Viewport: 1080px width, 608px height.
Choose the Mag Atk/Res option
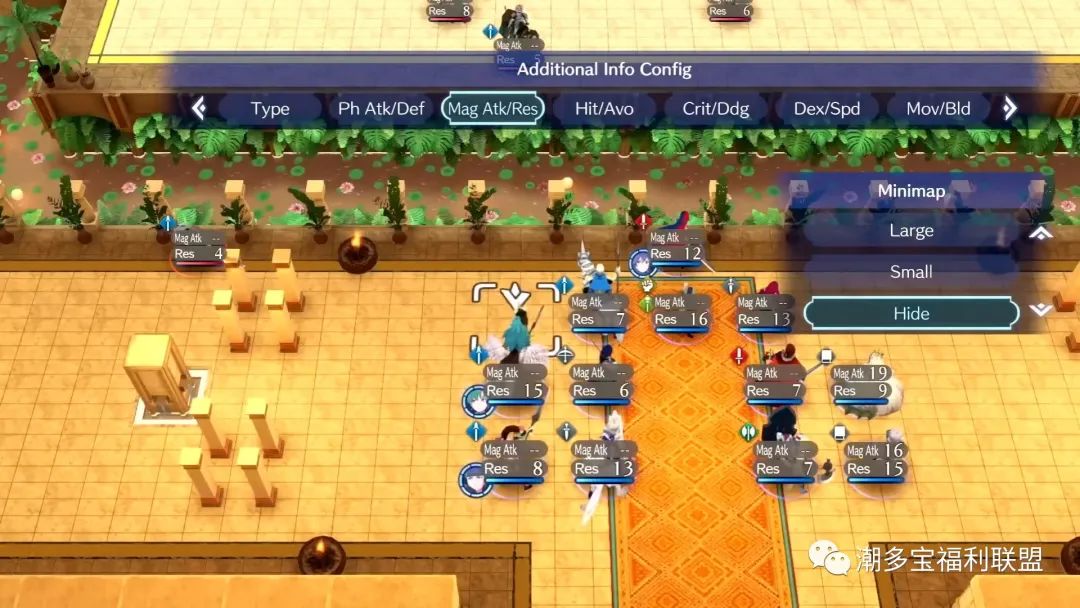(x=492, y=109)
